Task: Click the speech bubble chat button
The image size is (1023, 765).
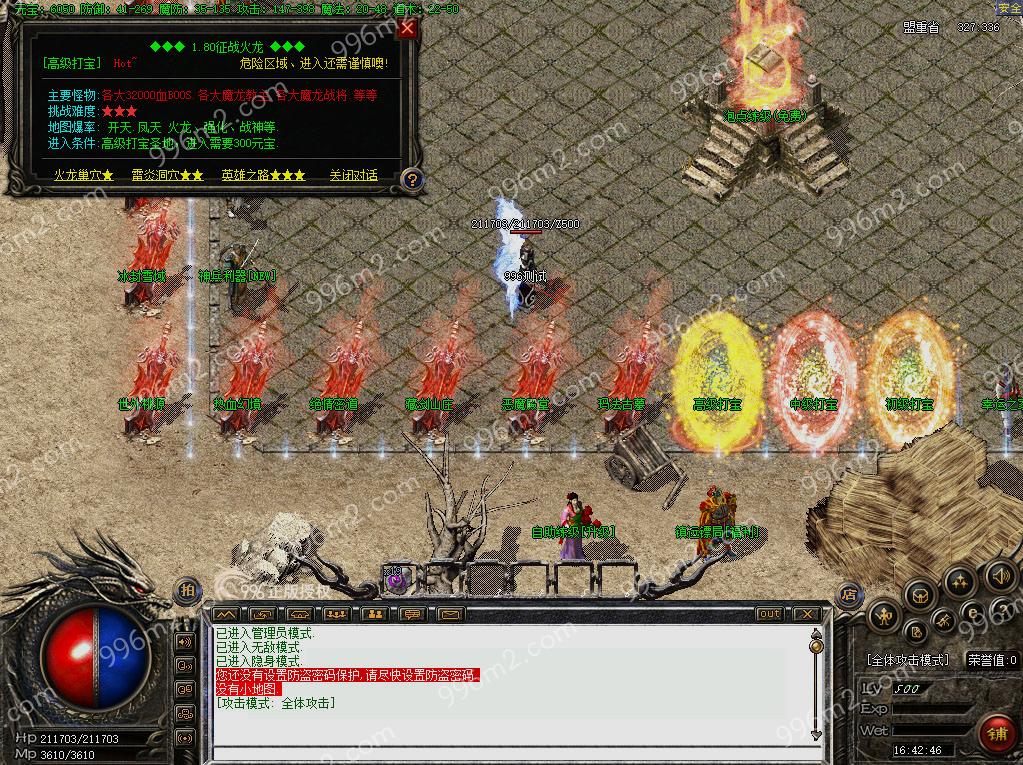Action: 412,614
